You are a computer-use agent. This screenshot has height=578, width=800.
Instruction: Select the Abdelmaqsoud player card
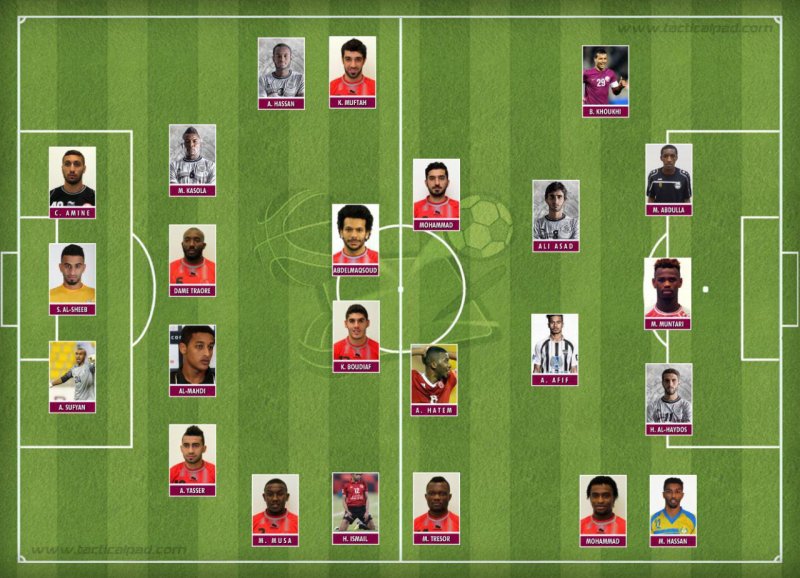pyautogui.click(x=356, y=232)
